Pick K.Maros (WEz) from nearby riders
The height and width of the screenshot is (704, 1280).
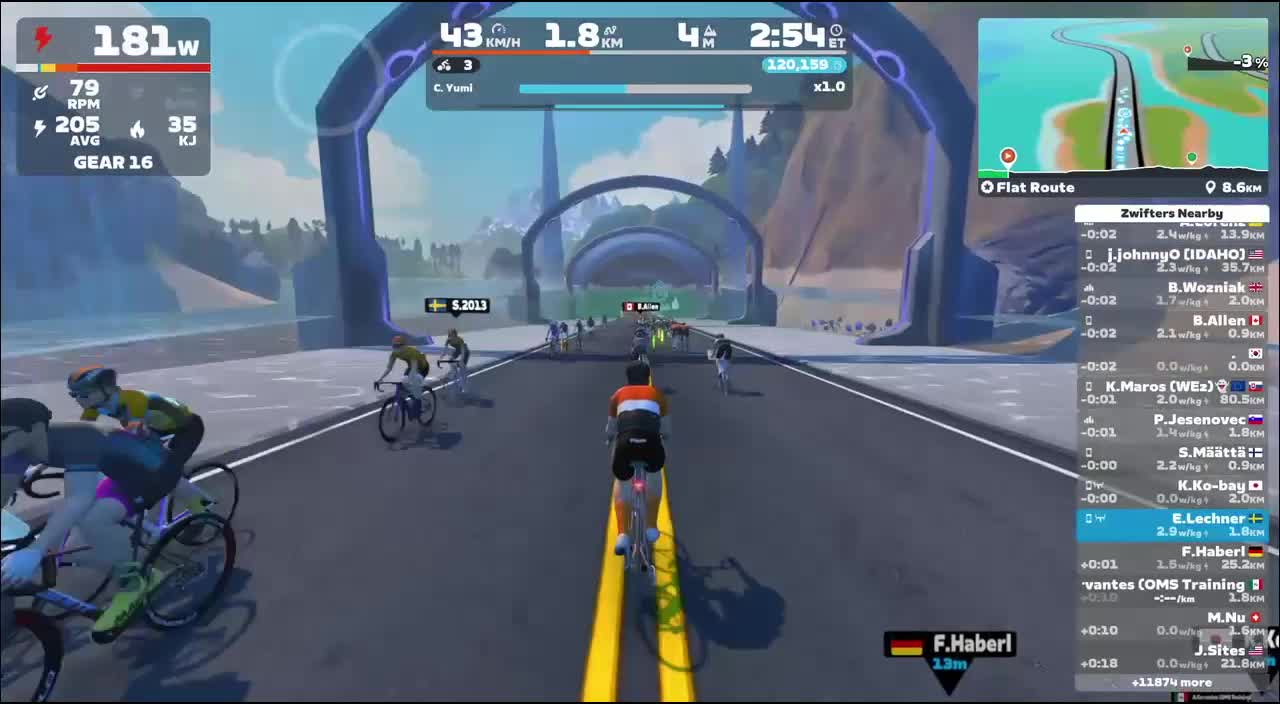[x=1172, y=392]
